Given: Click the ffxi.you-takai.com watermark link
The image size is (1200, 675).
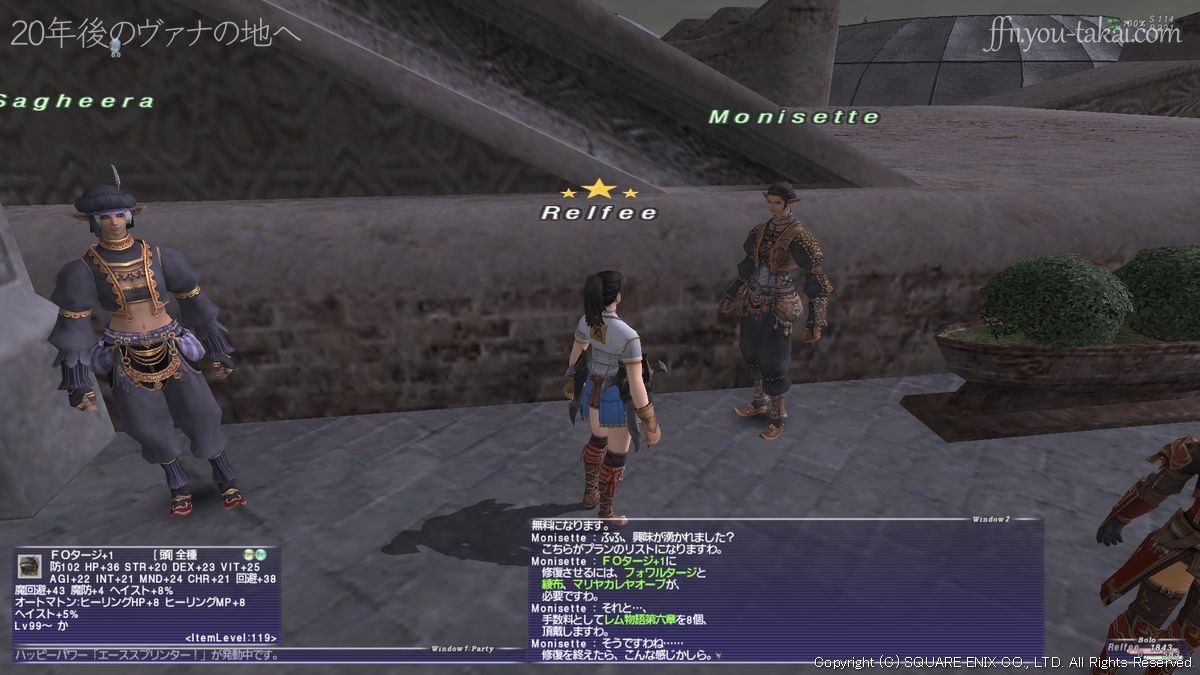Looking at the screenshot, I should click(x=1082, y=34).
